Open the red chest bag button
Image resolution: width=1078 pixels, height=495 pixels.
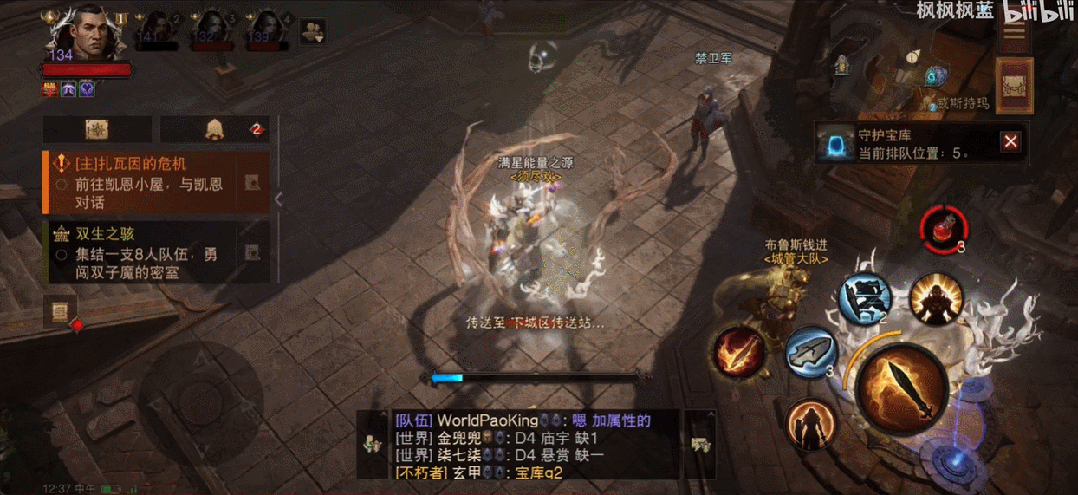pyautogui.click(x=1015, y=82)
